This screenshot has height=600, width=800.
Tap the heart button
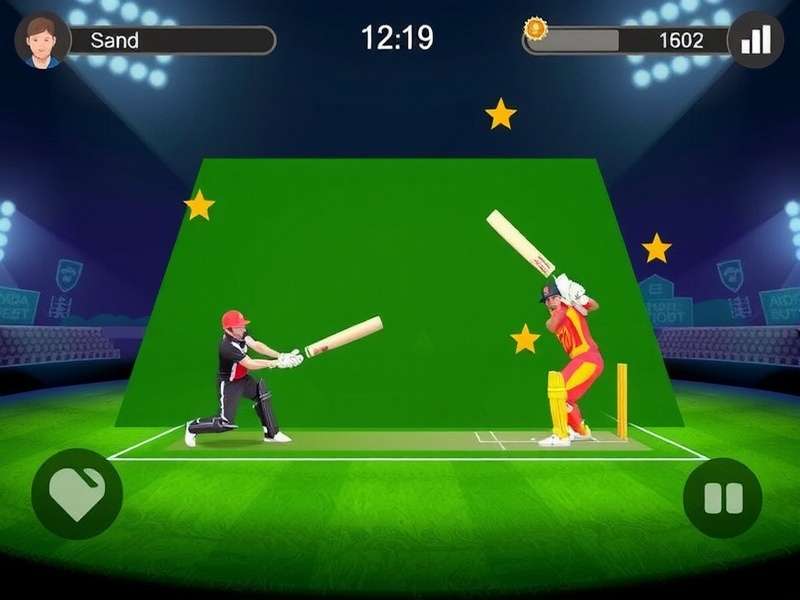(x=77, y=494)
